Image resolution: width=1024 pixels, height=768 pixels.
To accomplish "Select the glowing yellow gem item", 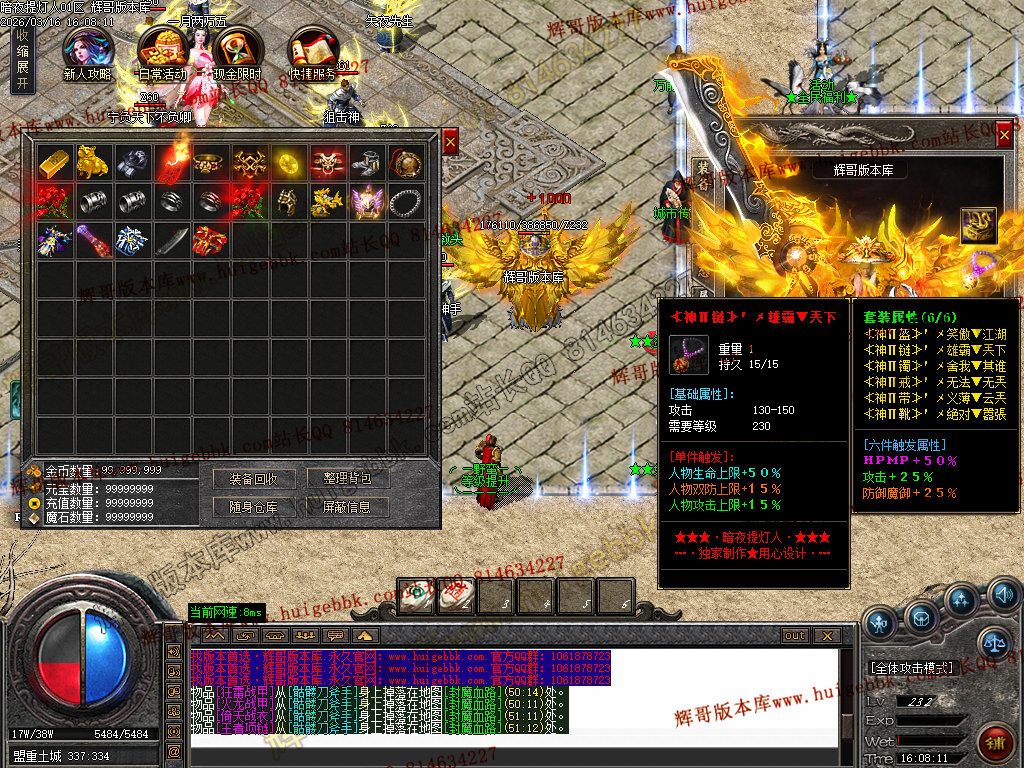I will pos(288,162).
